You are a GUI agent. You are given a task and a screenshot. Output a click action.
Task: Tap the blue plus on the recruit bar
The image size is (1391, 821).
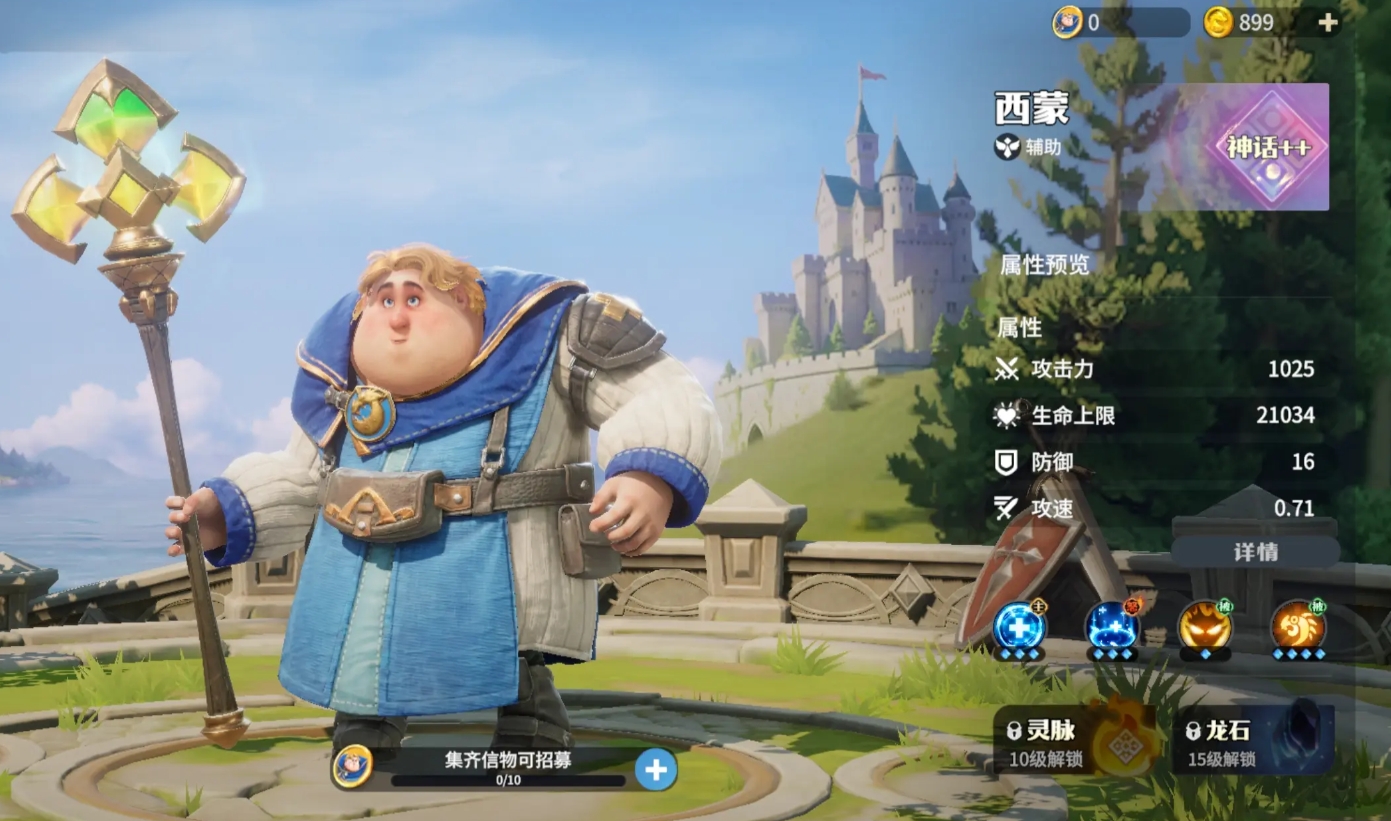coord(655,769)
